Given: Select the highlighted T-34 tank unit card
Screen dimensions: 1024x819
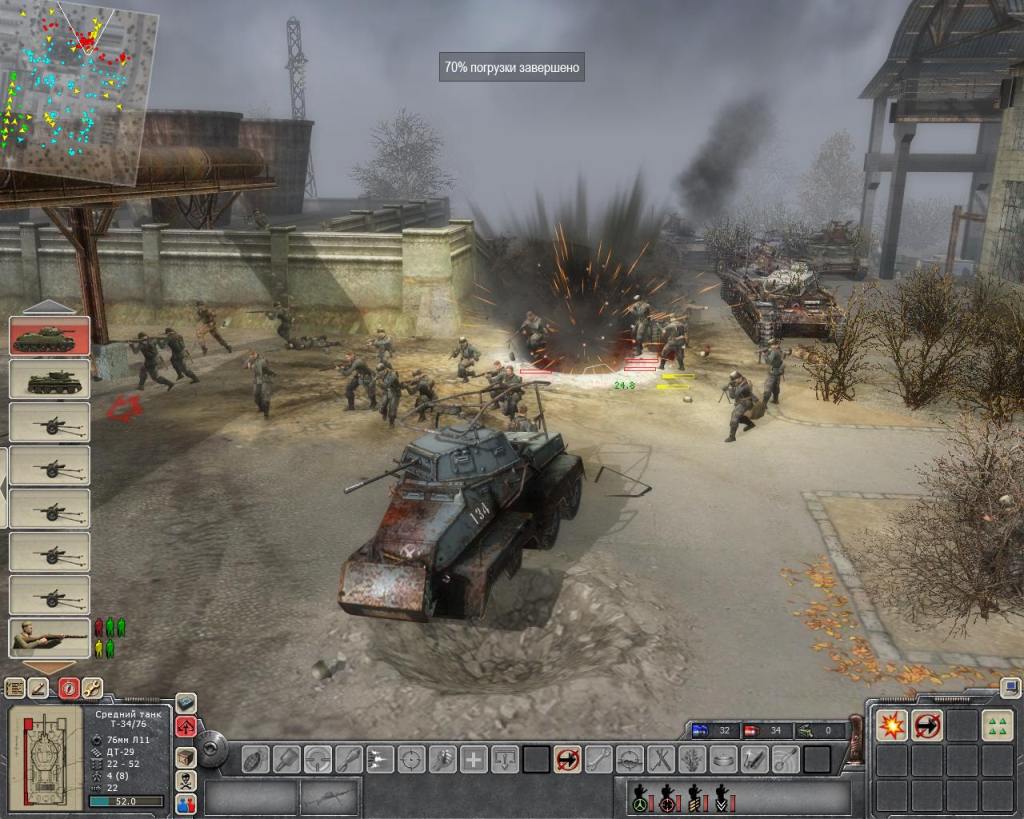Looking at the screenshot, I should pos(49,336).
